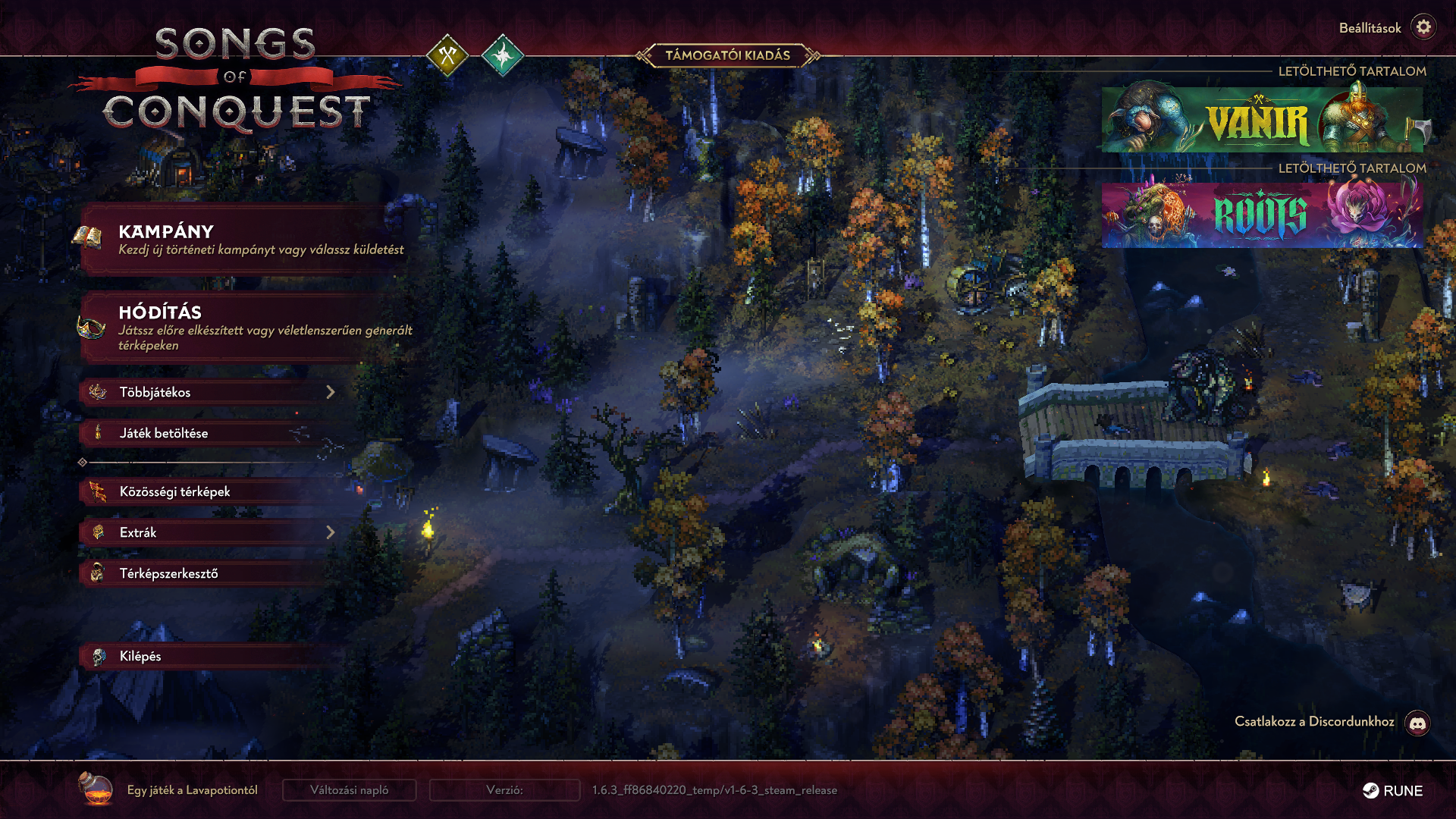The height and width of the screenshot is (819, 1456).
Task: View the Vanir DLC banner
Action: (1262, 120)
